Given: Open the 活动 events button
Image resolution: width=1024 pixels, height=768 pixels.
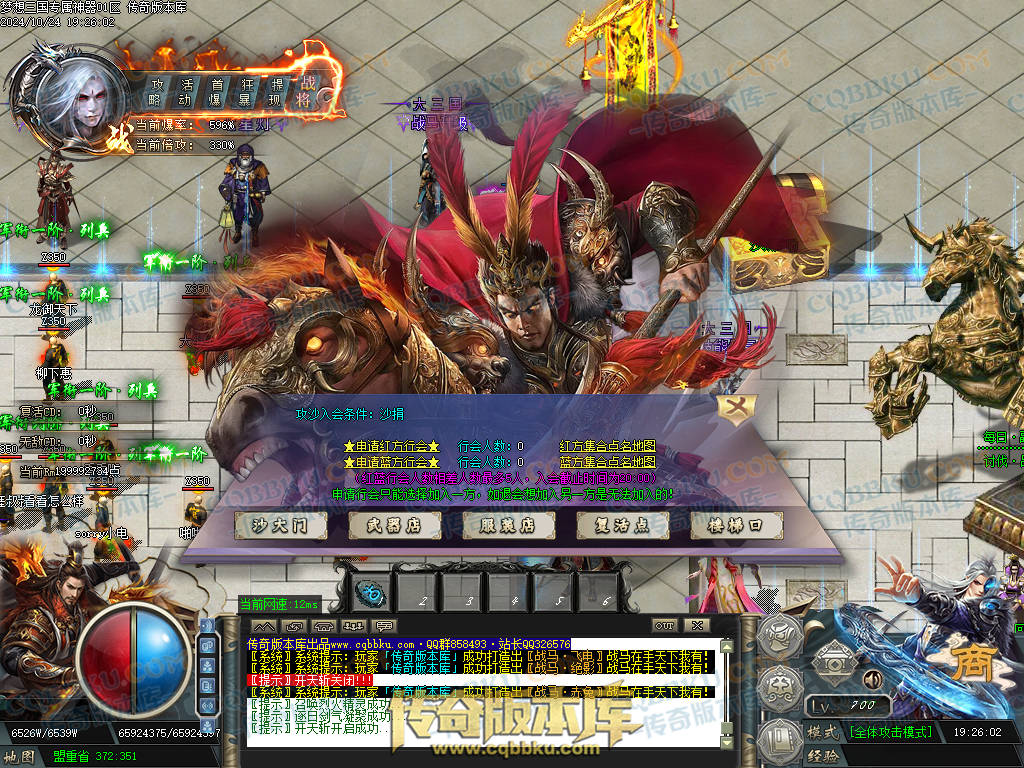Looking at the screenshot, I should [x=186, y=91].
